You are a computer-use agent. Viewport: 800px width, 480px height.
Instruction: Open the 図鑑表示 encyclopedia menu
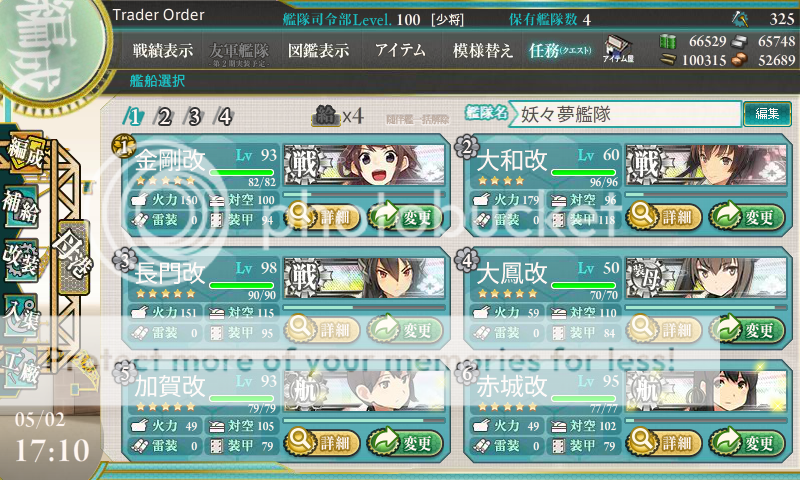[318, 50]
